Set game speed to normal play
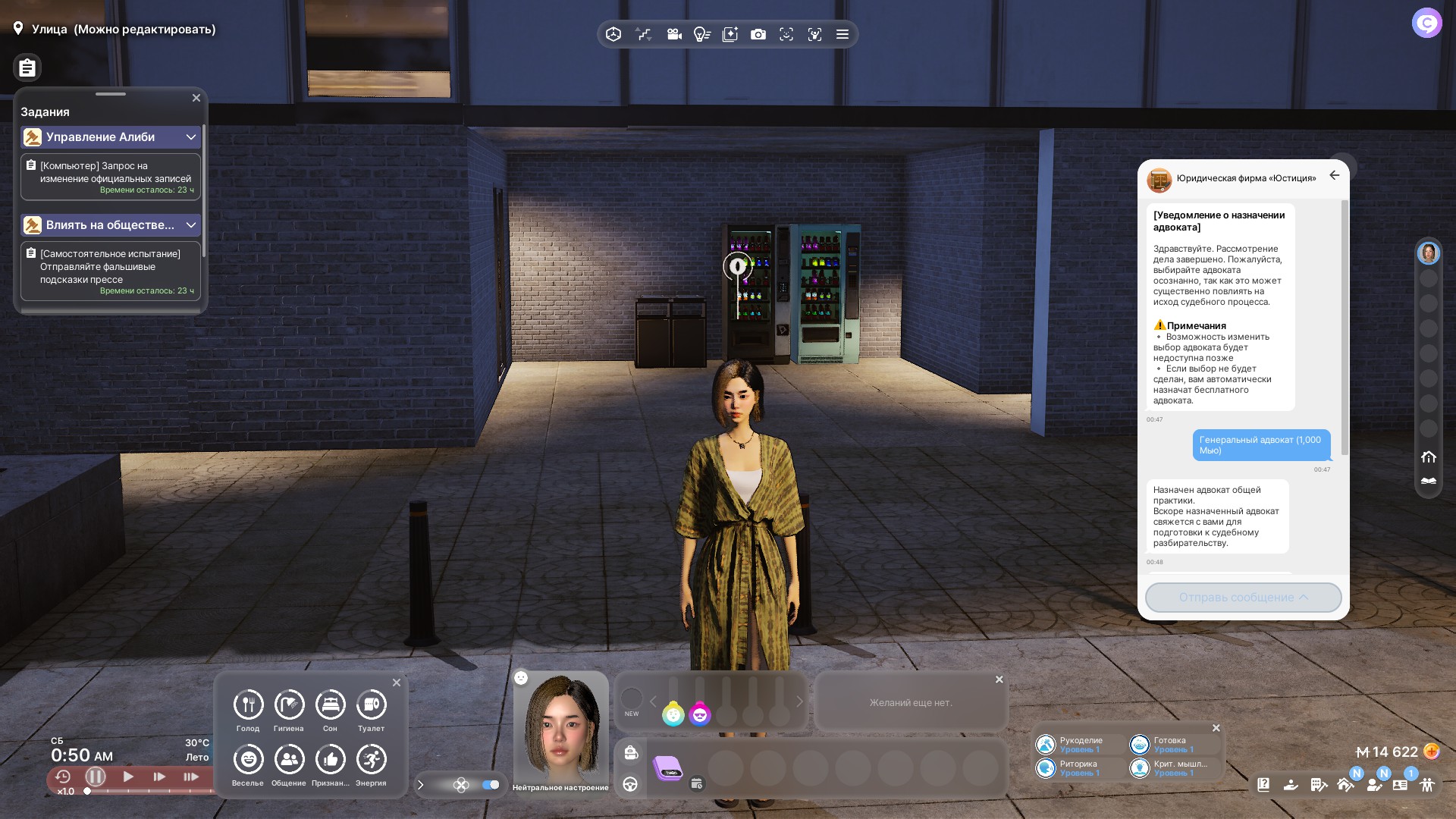Viewport: 1456px width, 819px height. click(x=128, y=777)
